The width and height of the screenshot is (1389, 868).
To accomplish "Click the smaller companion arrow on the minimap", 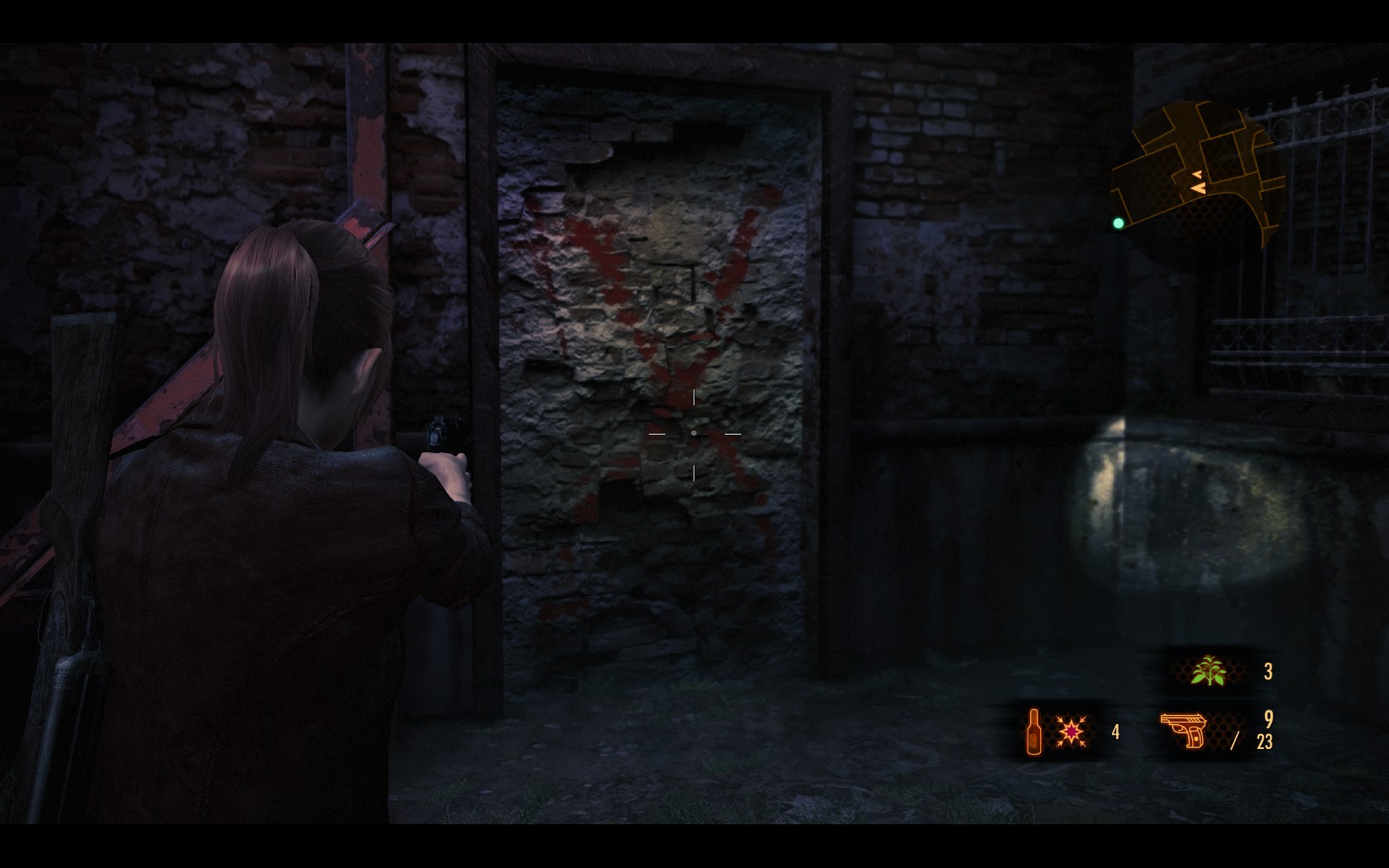I will click(1197, 174).
